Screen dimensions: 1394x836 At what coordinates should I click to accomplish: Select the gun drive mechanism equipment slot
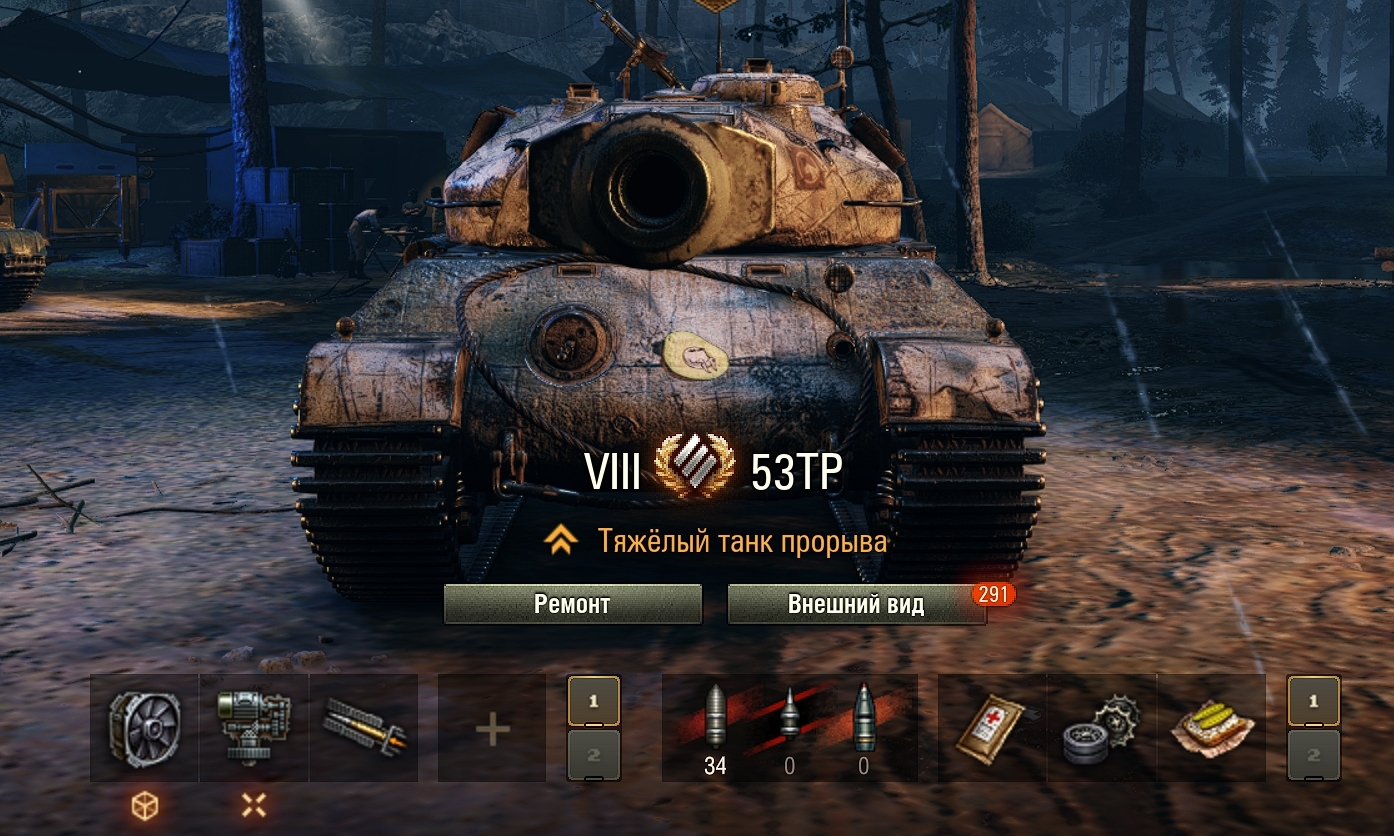point(254,727)
